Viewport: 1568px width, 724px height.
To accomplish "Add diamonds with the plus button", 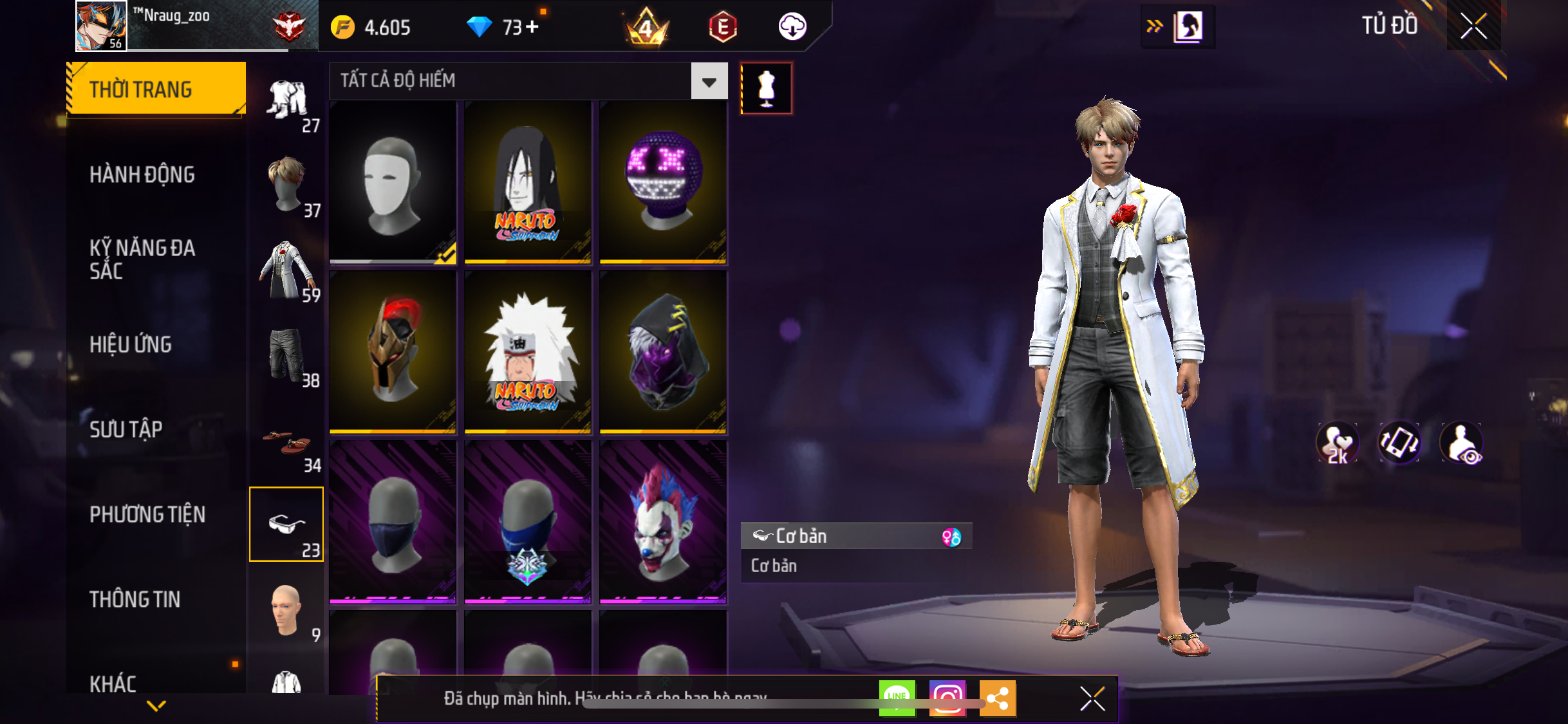I will tap(532, 27).
